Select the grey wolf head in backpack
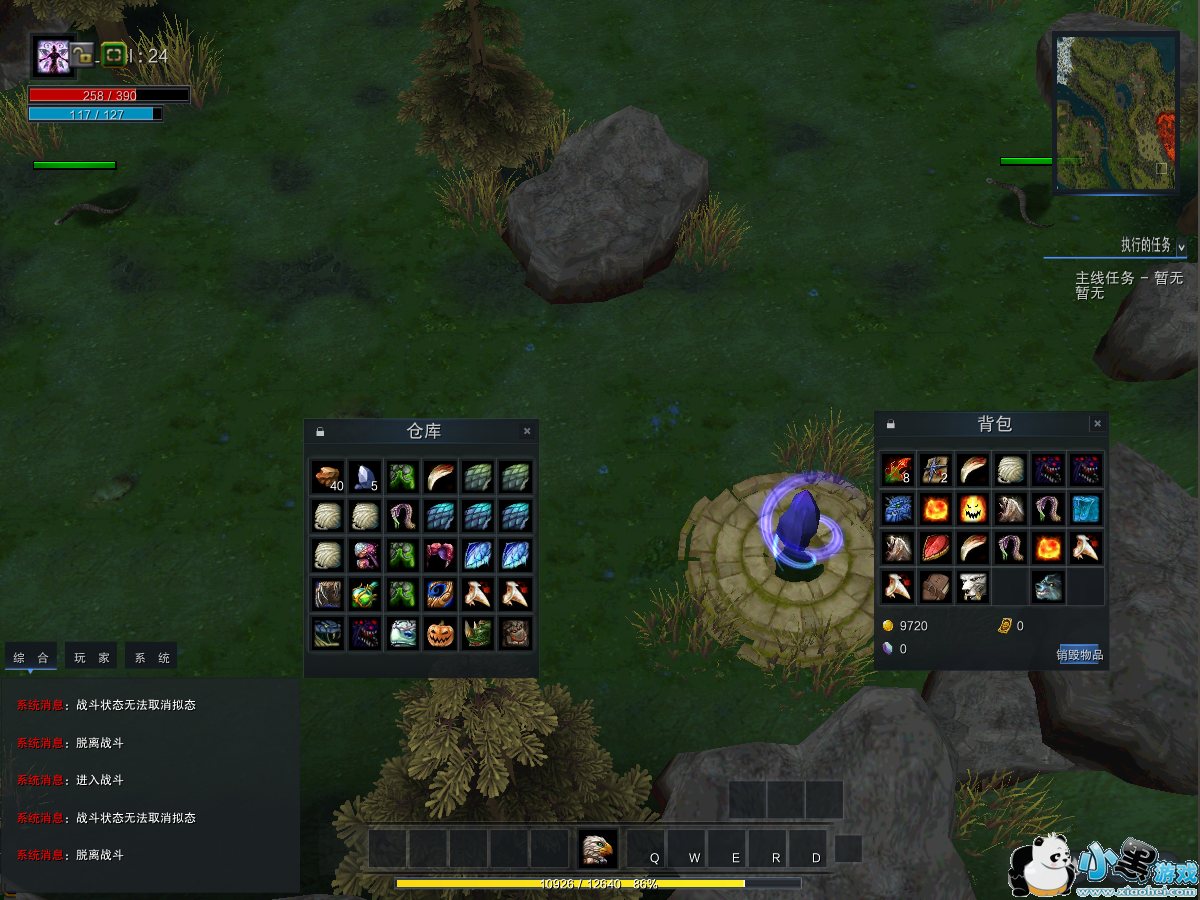 click(x=1048, y=587)
